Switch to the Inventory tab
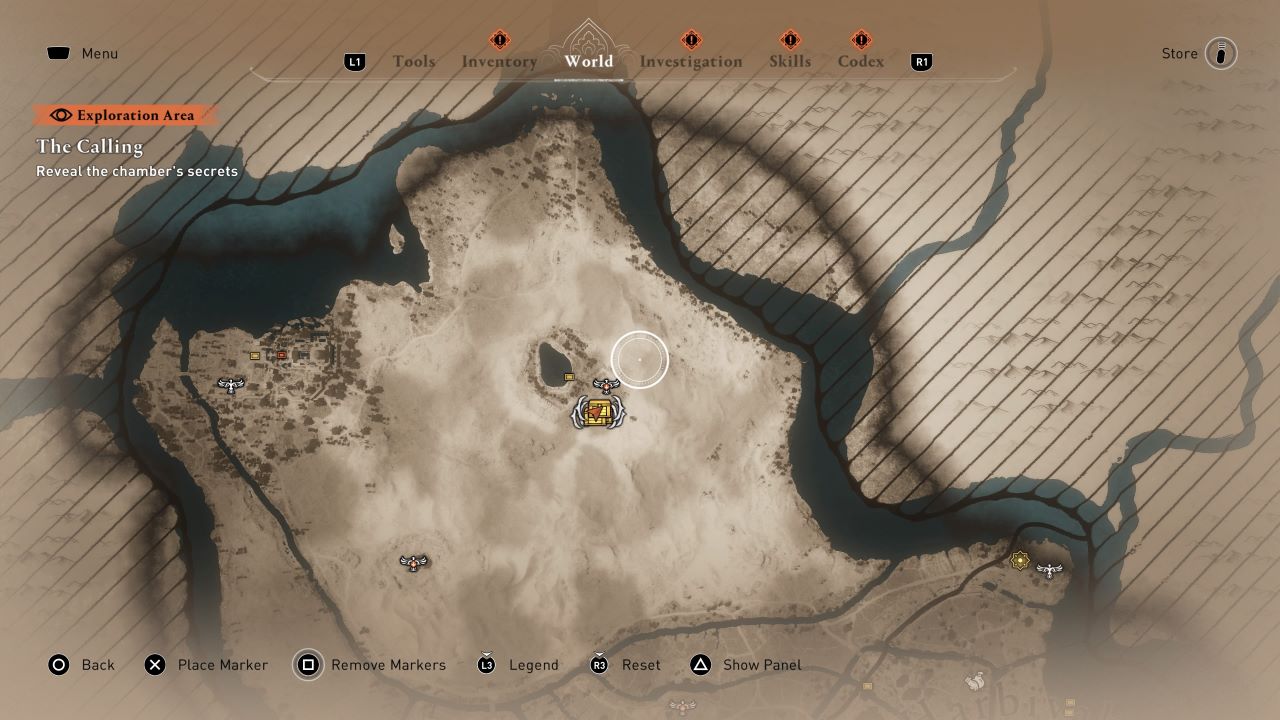Viewport: 1280px width, 720px height. pos(500,61)
